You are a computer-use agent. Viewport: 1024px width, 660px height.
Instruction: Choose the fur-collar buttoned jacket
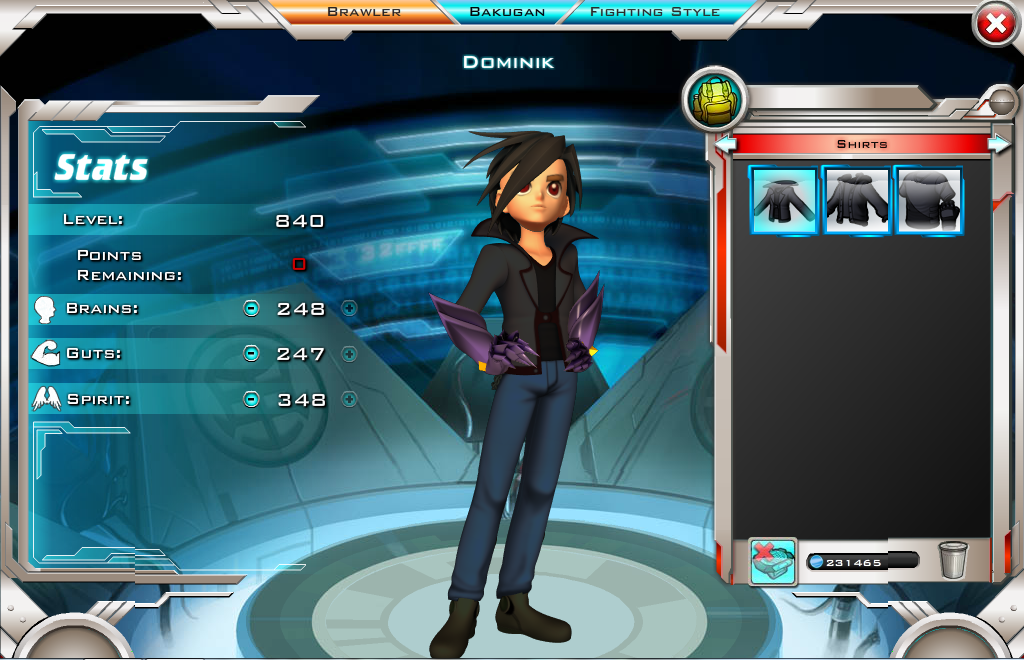[x=856, y=200]
